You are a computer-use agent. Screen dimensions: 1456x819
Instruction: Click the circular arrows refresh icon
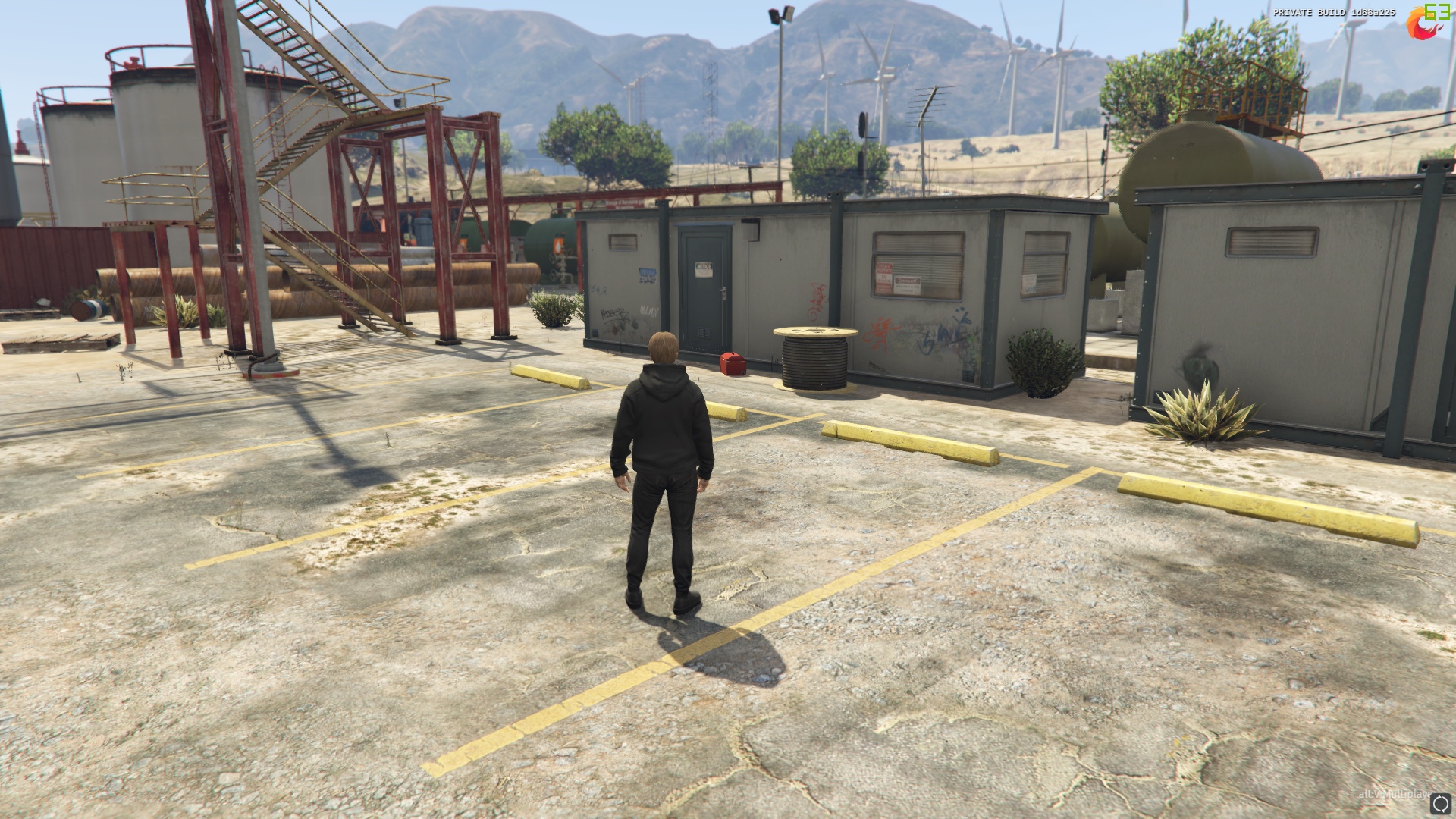tap(1441, 804)
